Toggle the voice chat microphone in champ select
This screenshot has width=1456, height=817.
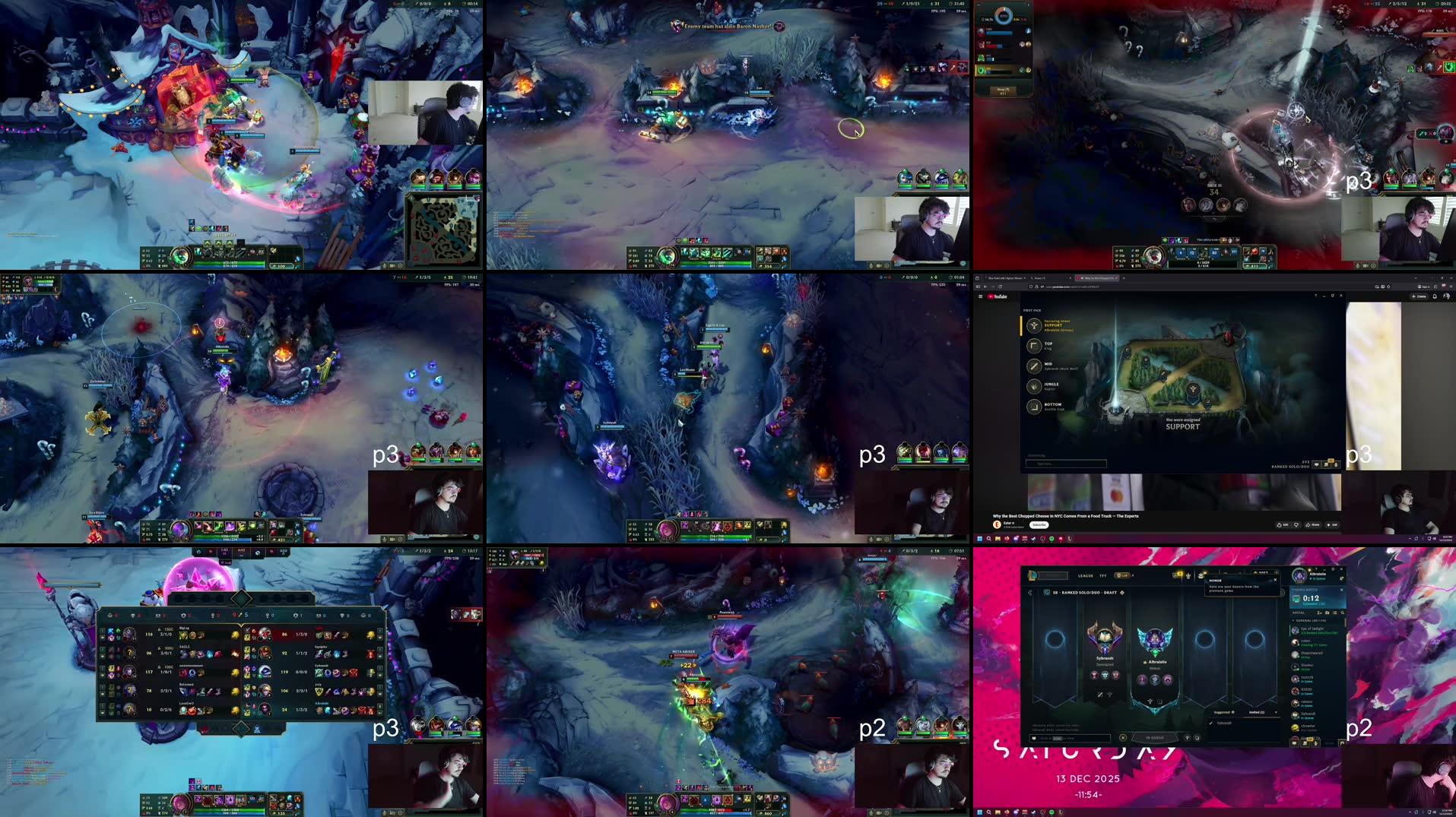point(1336,464)
